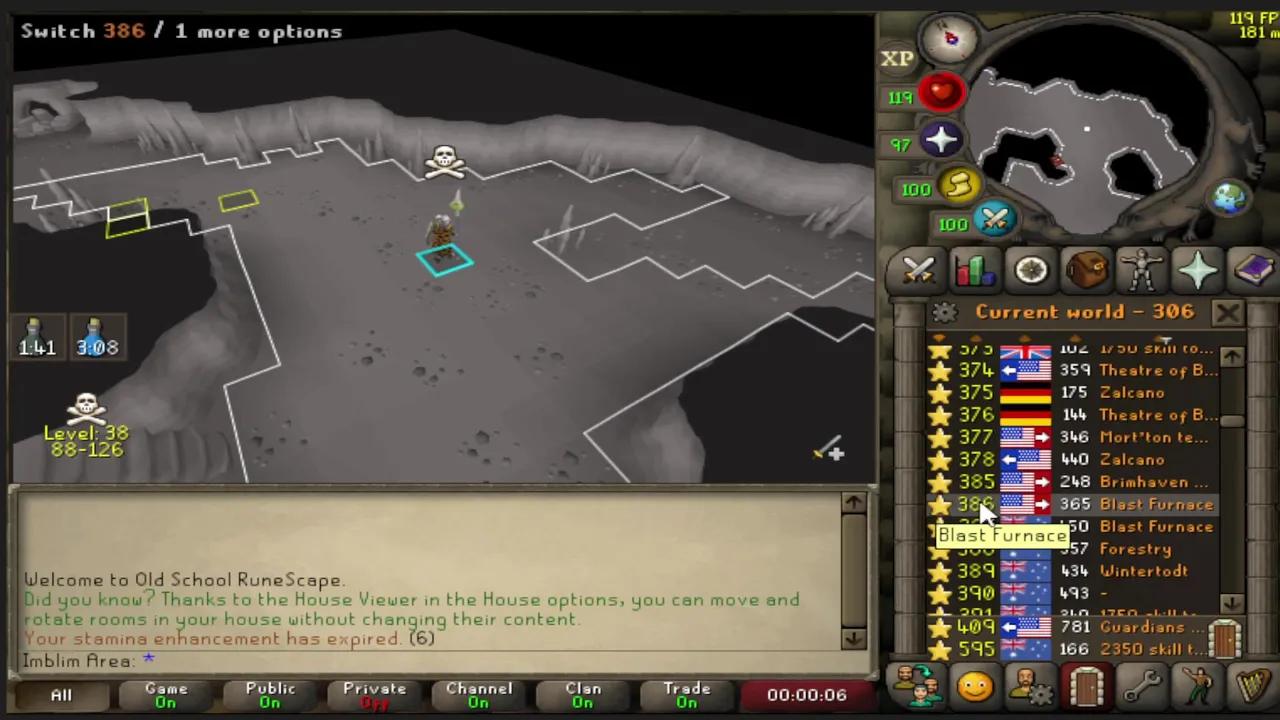Select world 378 Zalcano from the list
The image size is (1280, 720).
(x=1130, y=459)
